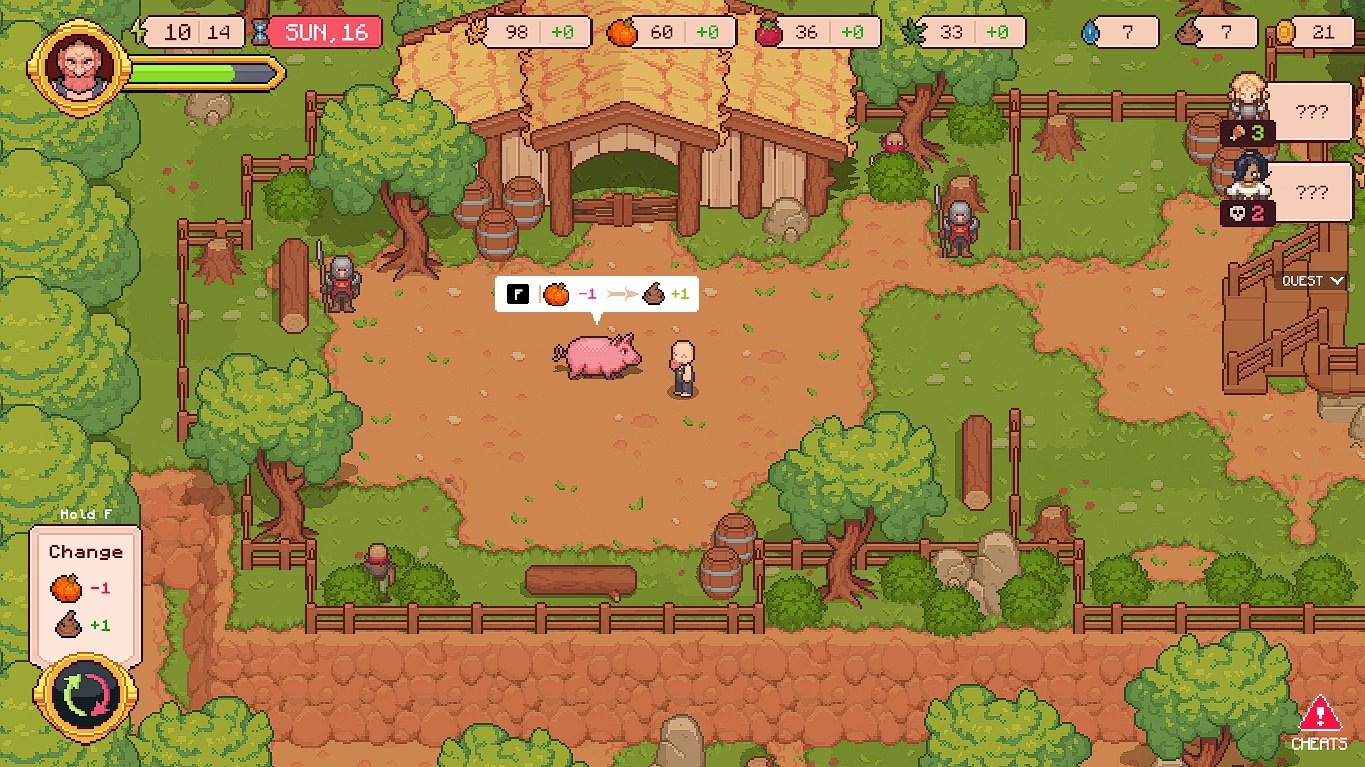The image size is (1365, 767).
Task: Click the SUN, 16 date display
Action: pos(325,32)
